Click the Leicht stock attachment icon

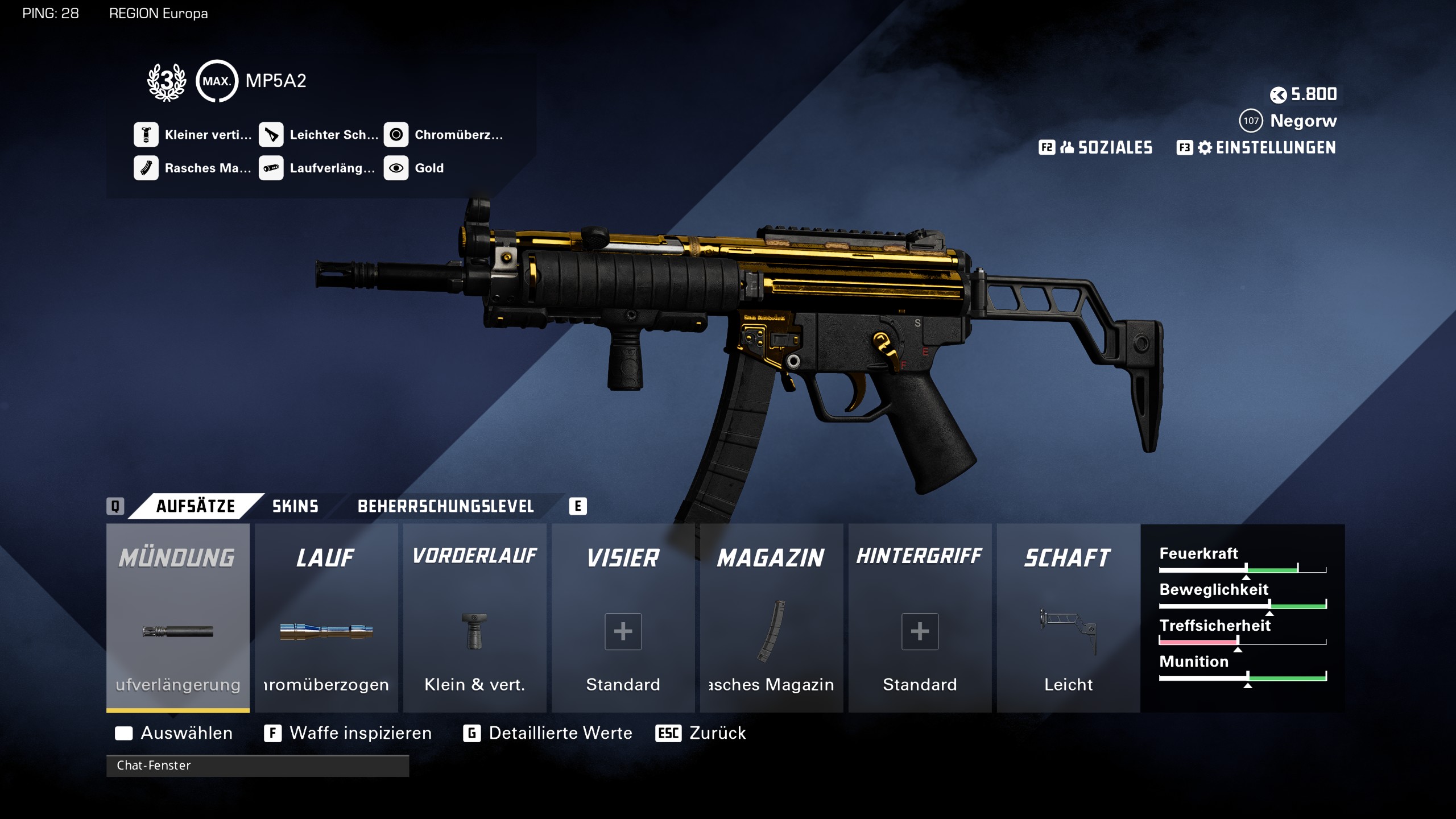coord(1068,631)
